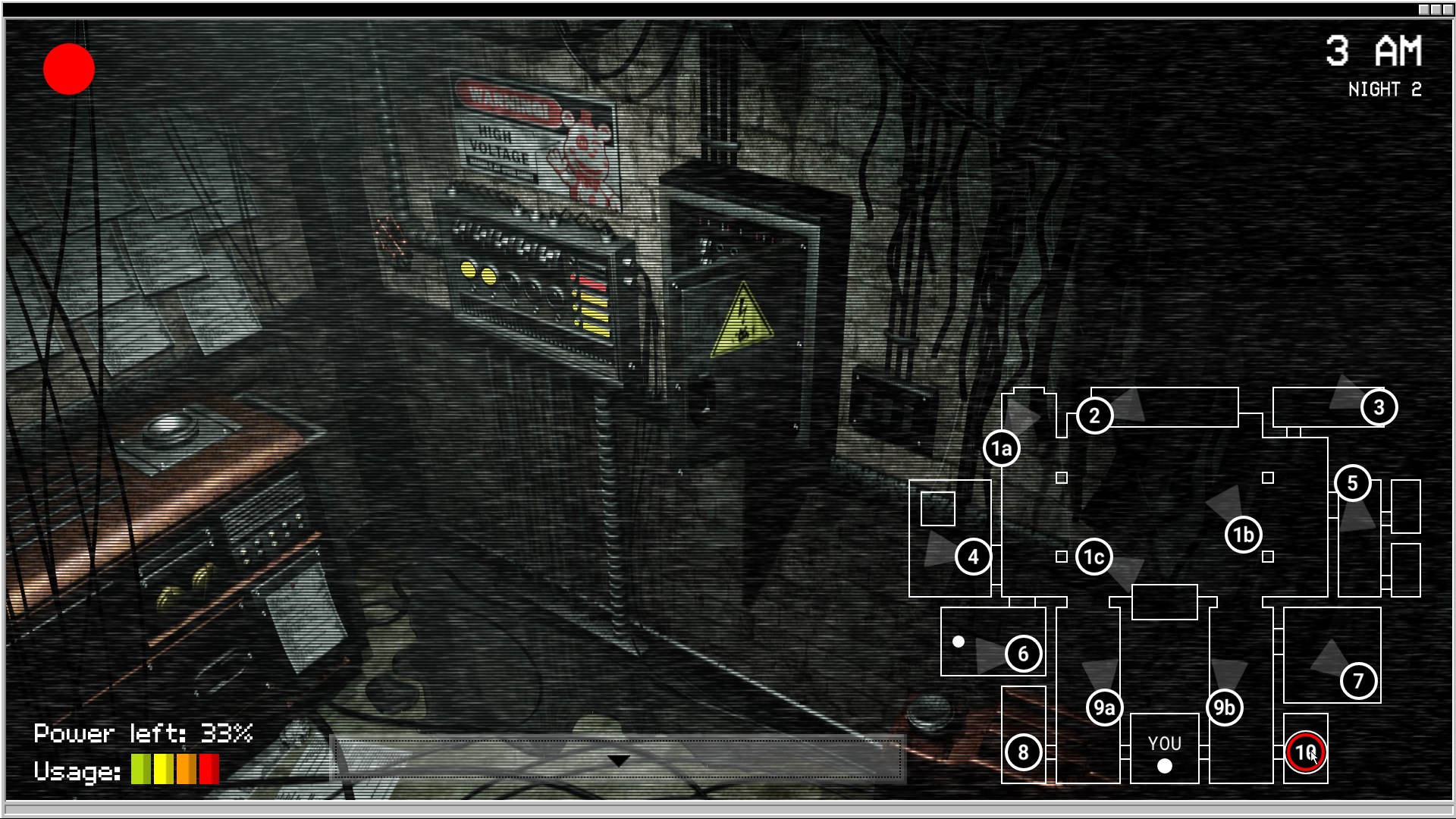Select camera 1b in the dining area

coord(1244,534)
